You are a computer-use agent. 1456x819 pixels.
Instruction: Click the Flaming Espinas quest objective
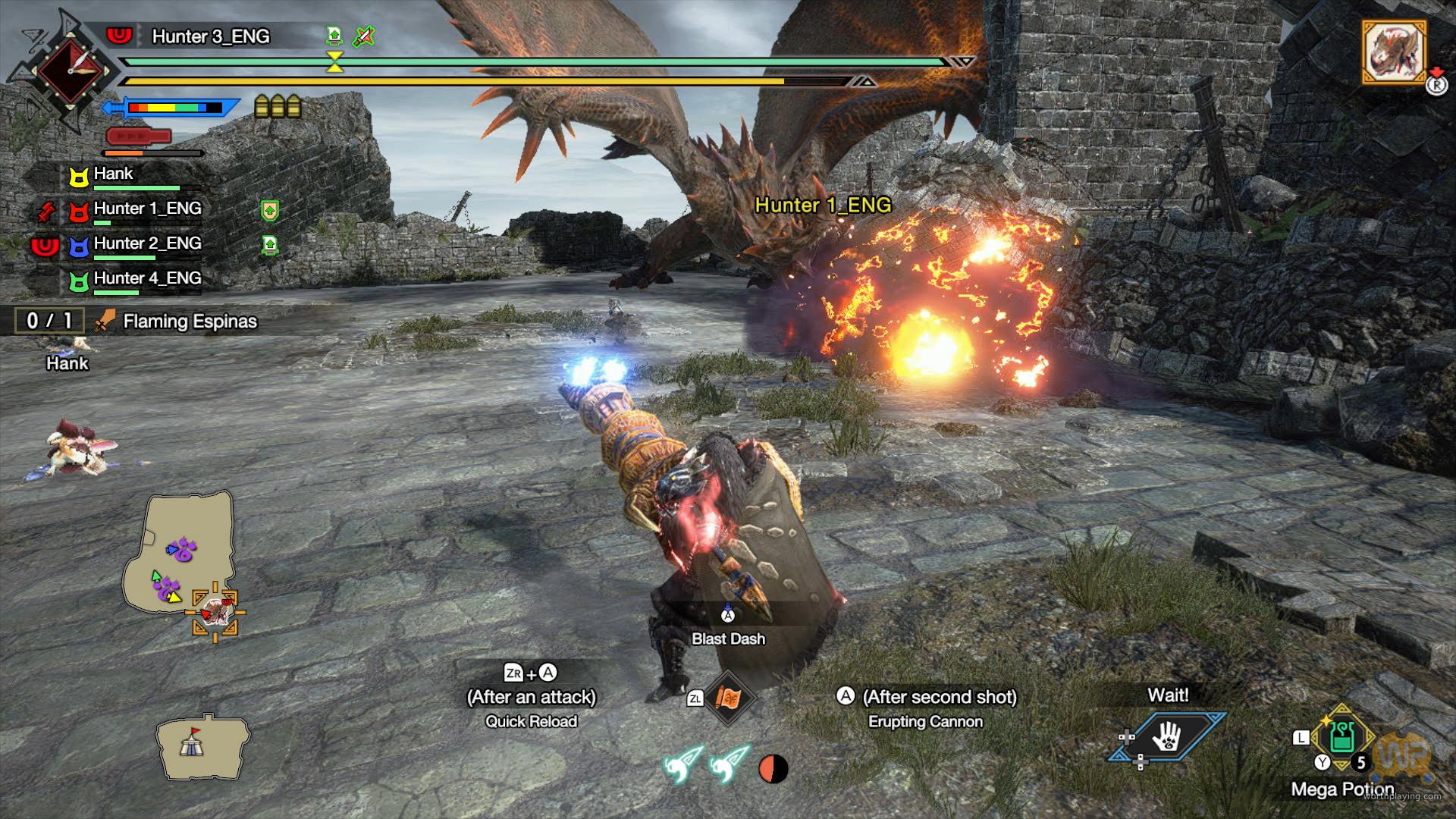[x=190, y=322]
